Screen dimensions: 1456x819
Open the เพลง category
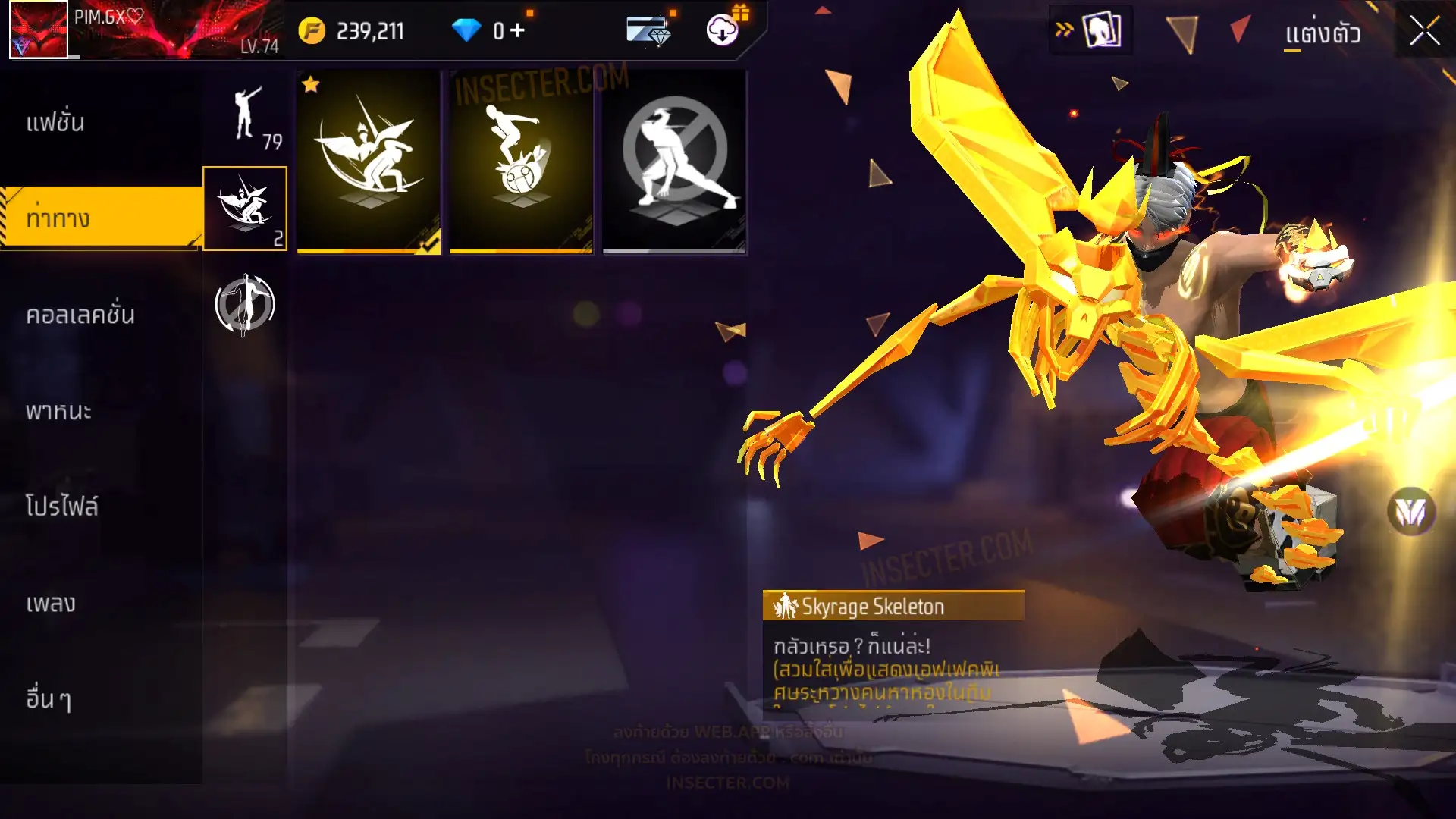tap(51, 604)
